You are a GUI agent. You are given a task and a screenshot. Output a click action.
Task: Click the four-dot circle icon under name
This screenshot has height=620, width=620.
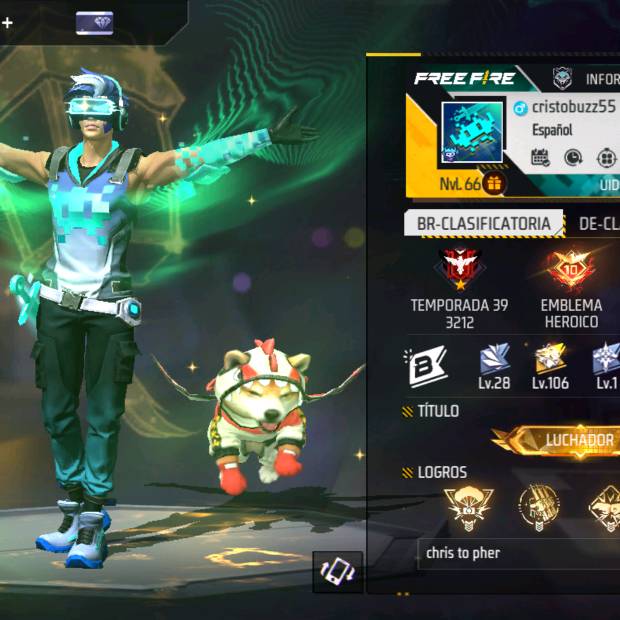607,157
